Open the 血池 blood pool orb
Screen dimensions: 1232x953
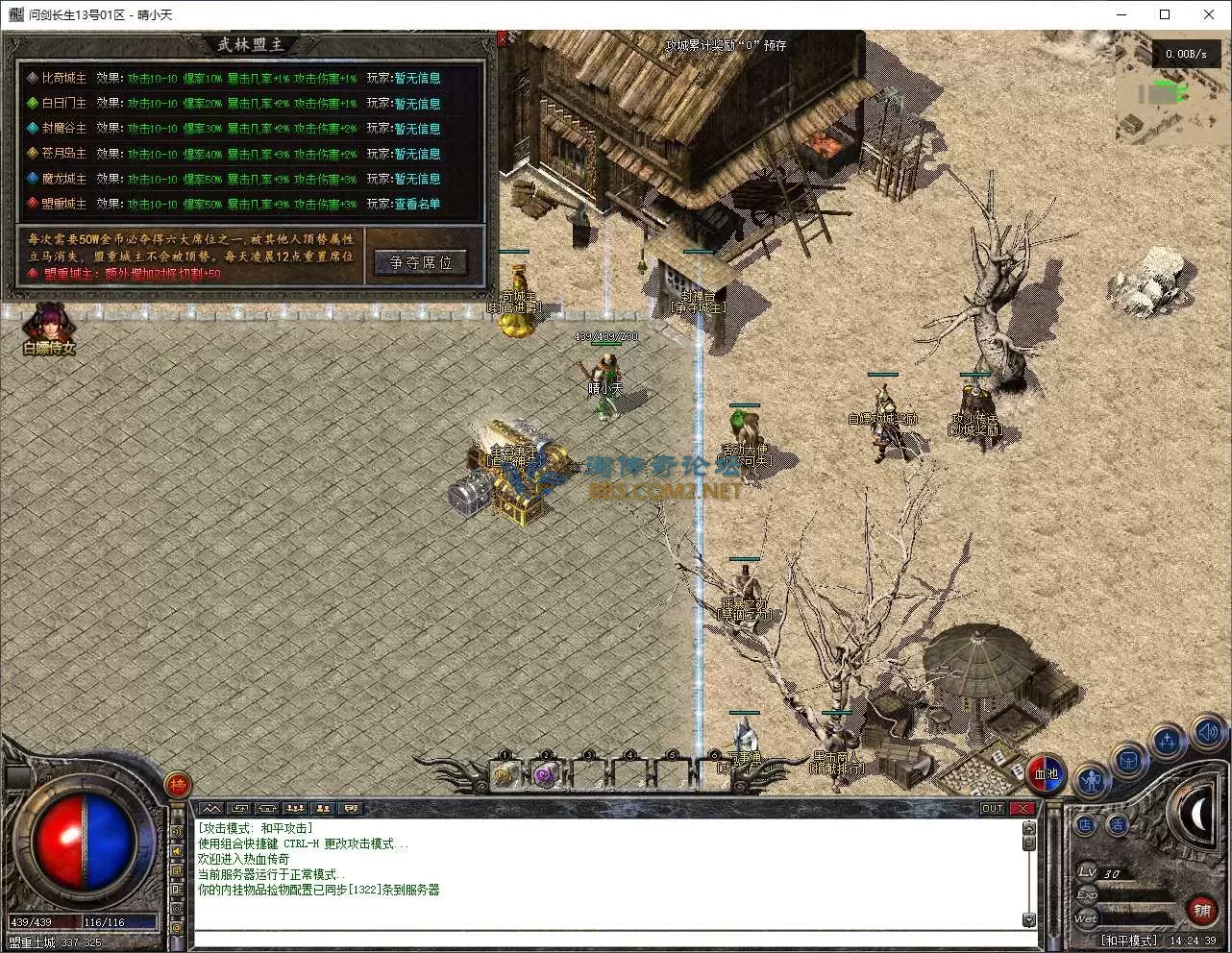click(x=1046, y=773)
